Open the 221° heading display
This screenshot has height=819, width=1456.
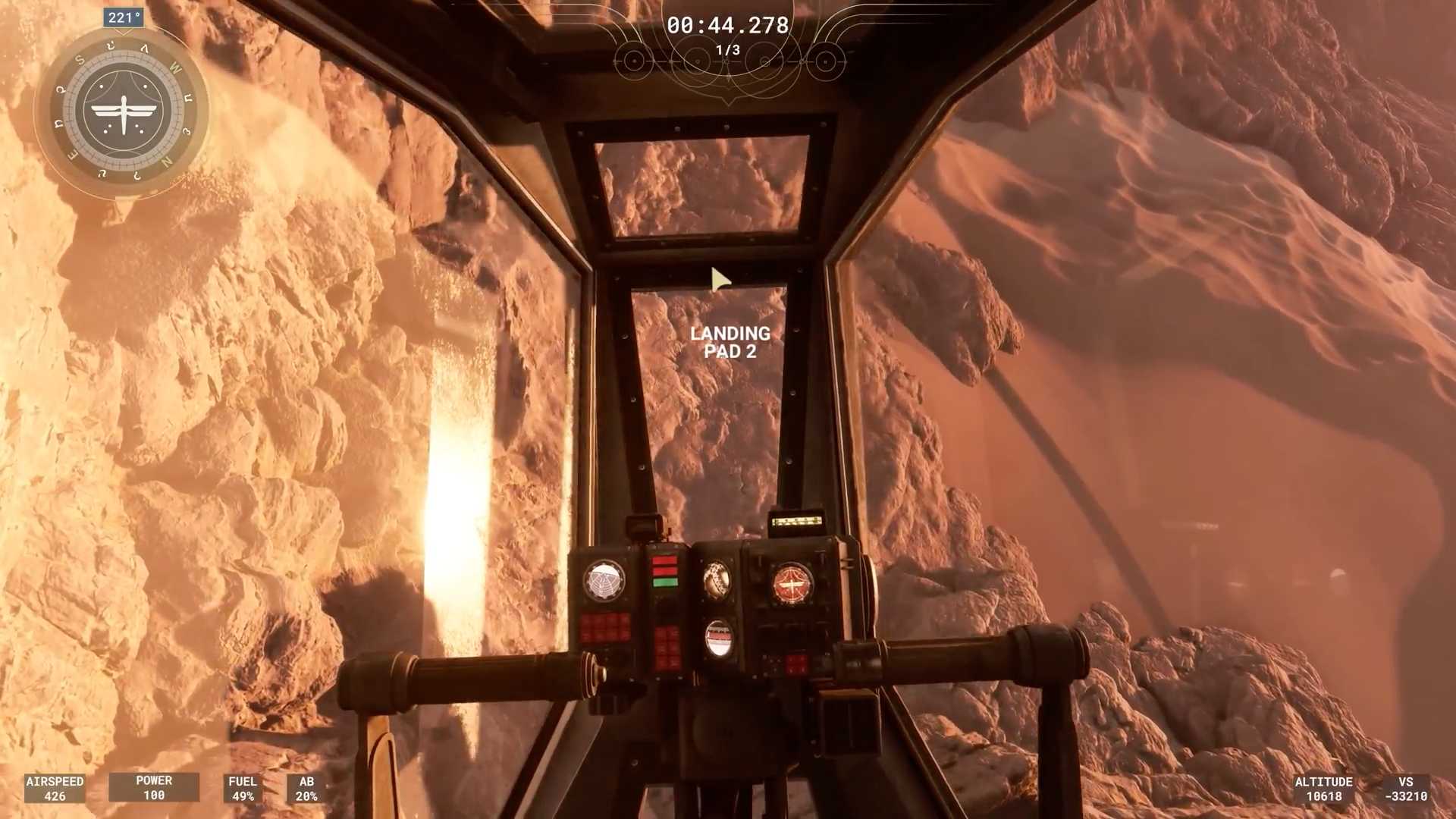[121, 17]
